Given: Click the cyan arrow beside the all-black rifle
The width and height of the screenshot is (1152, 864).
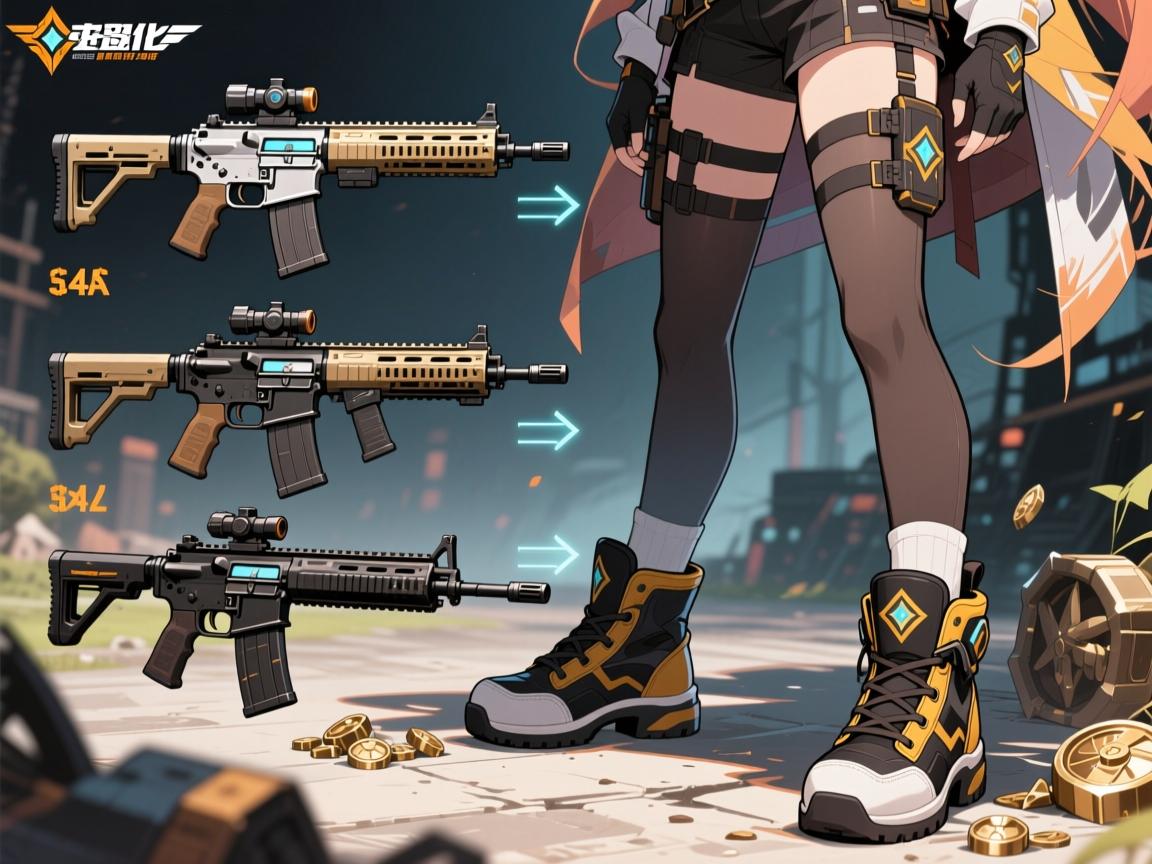Looking at the screenshot, I should tap(548, 553).
